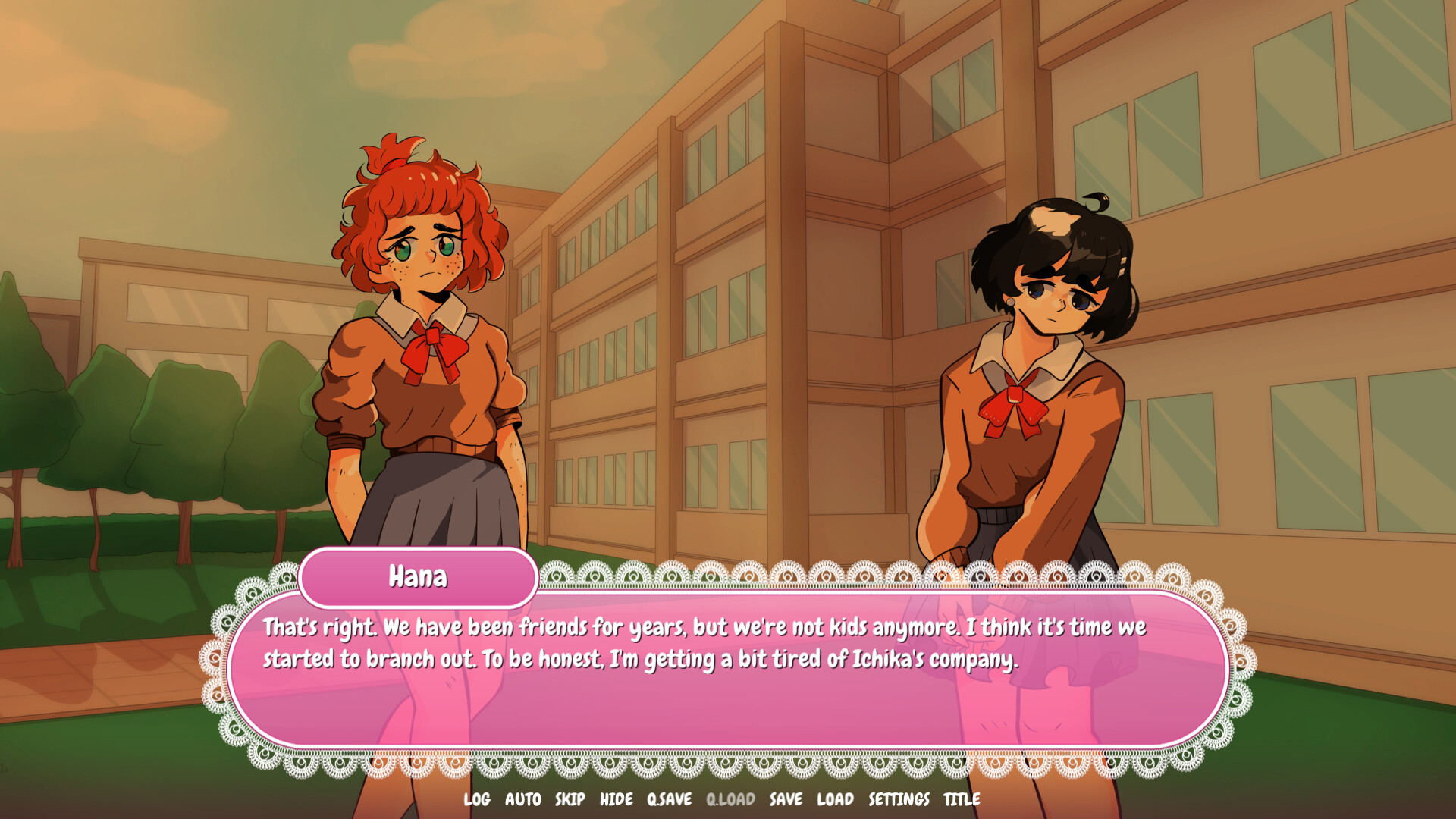Click the dialogue box to advance Hana's line
Viewport: 1456px width, 819px height.
(728, 660)
